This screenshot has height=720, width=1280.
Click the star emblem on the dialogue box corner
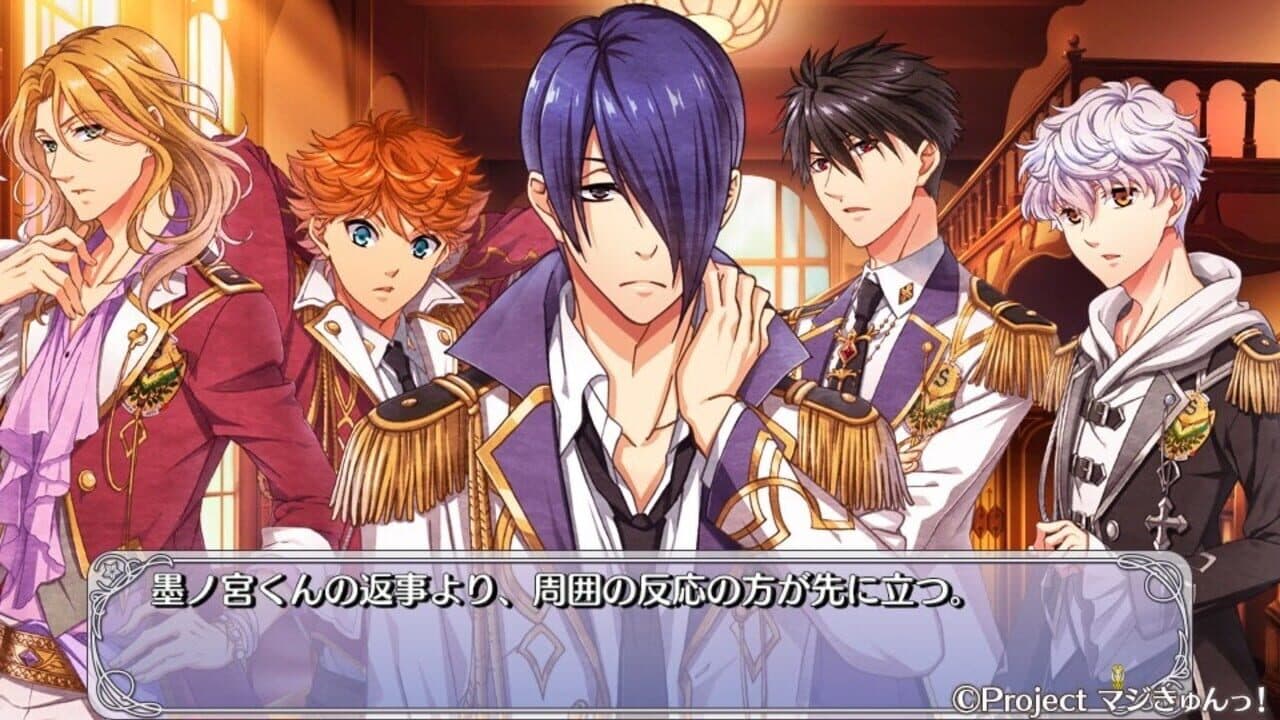click(111, 570)
